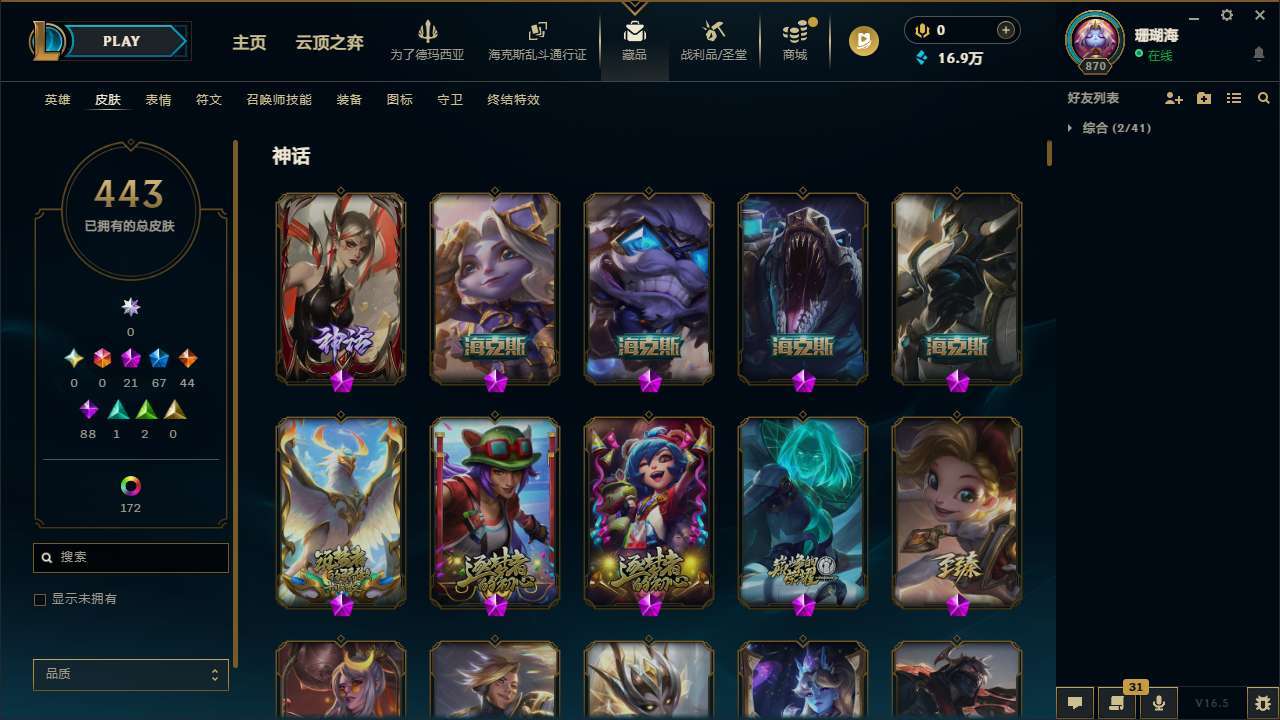Click the PLAY button
This screenshot has width=1280, height=720.
tap(121, 41)
